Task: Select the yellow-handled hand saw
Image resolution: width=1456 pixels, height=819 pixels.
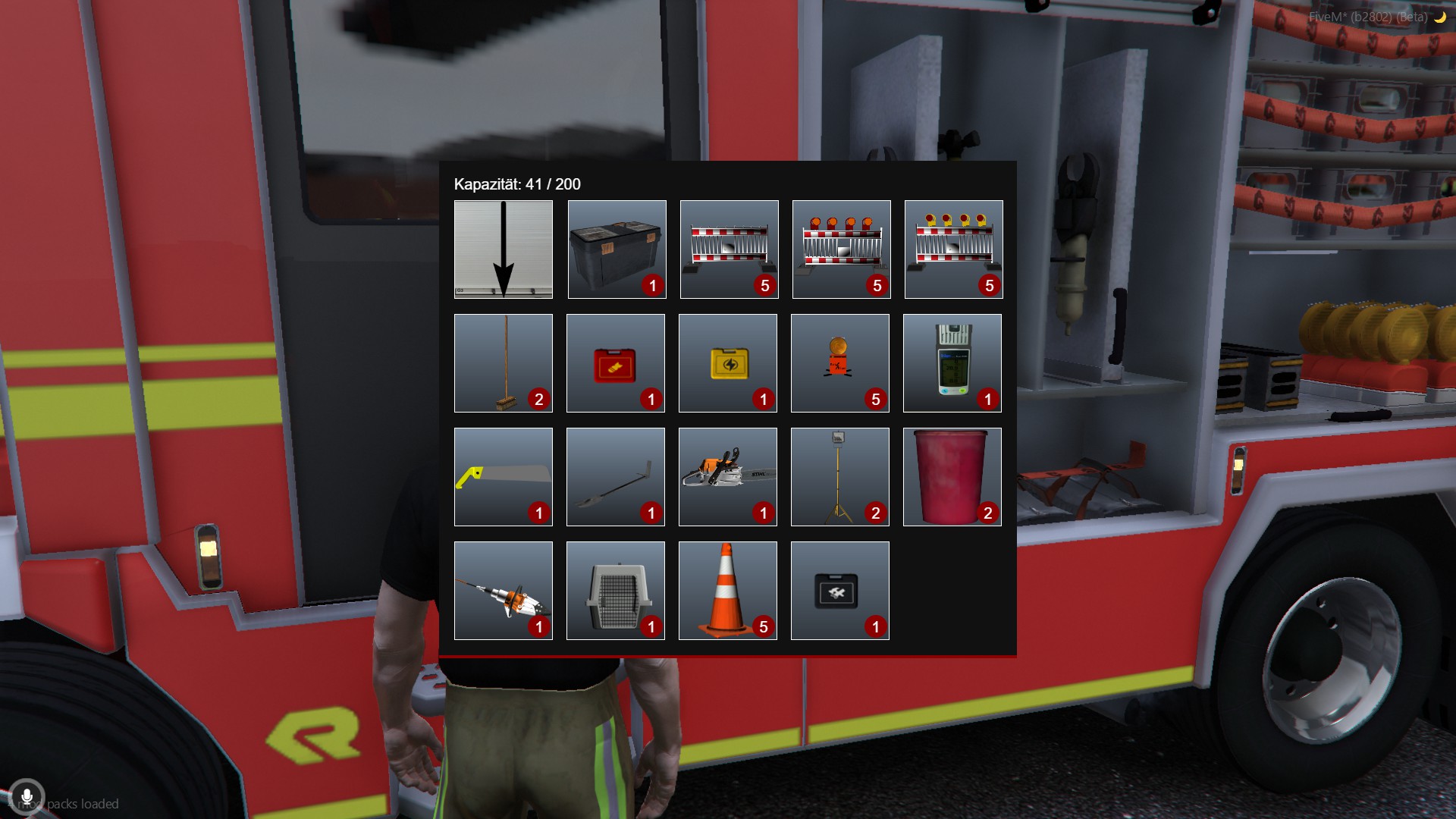Action: (x=504, y=477)
